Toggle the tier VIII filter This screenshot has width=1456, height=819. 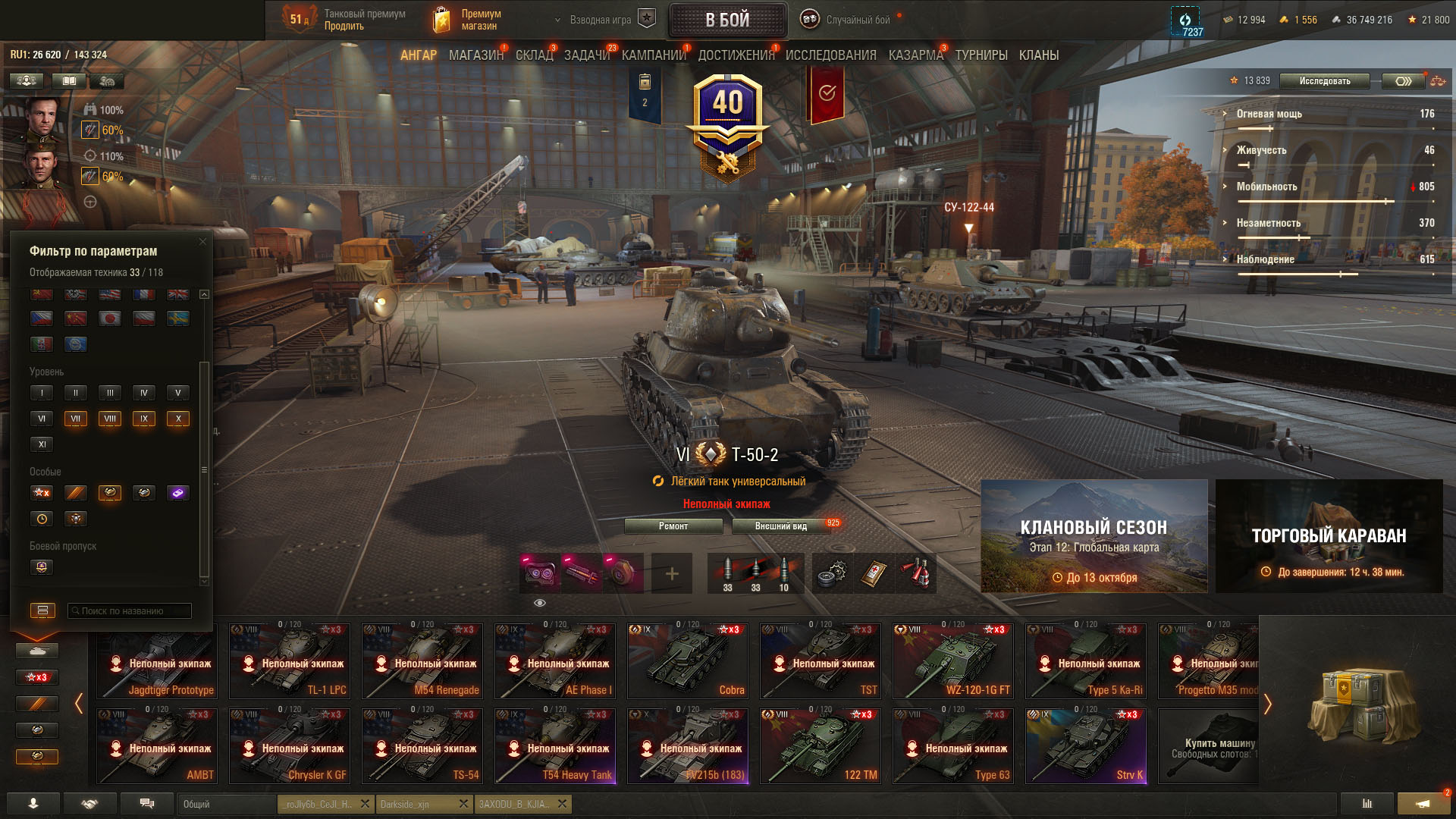pyautogui.click(x=110, y=419)
